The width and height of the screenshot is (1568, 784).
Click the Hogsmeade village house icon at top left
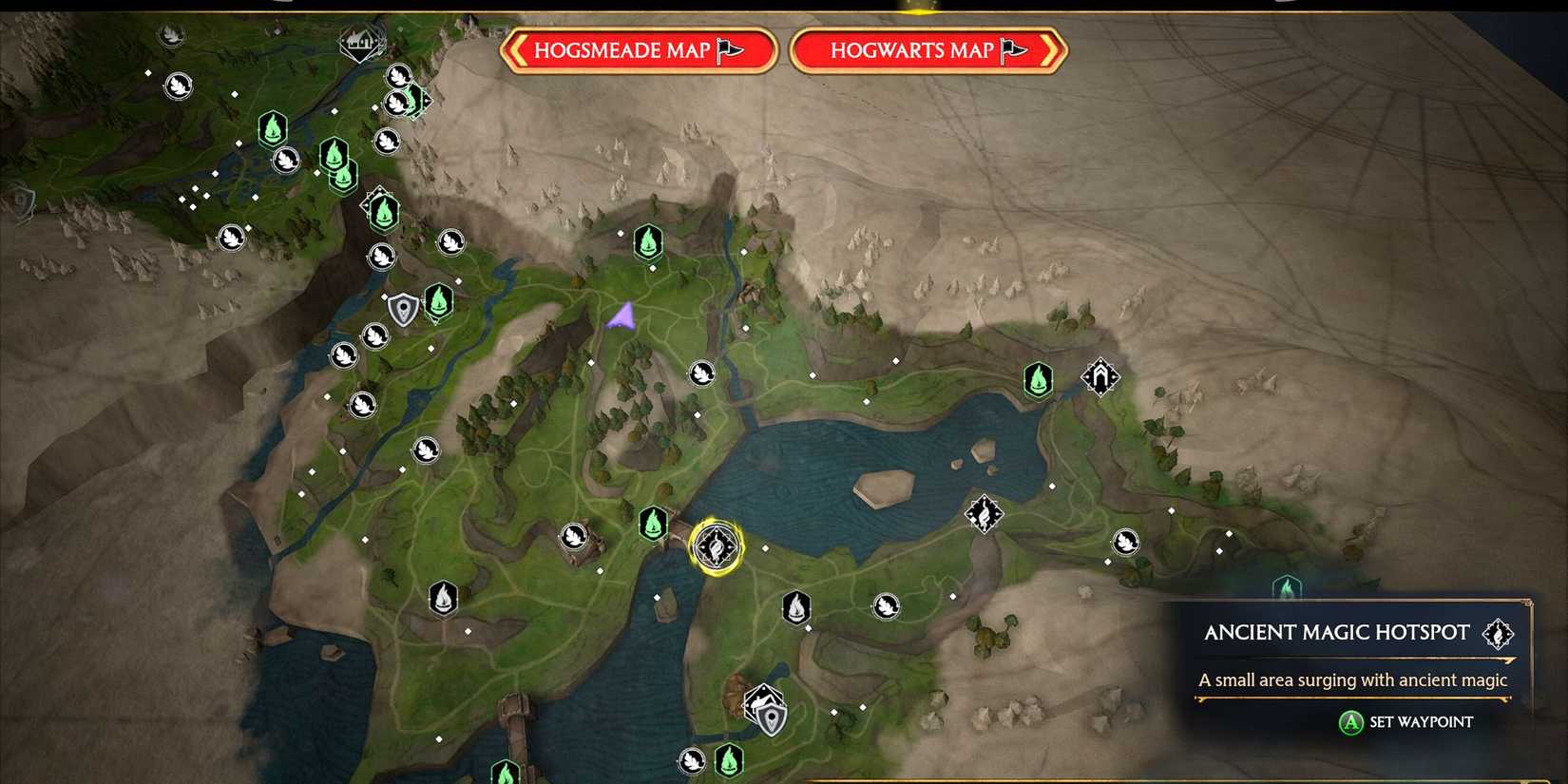(359, 43)
